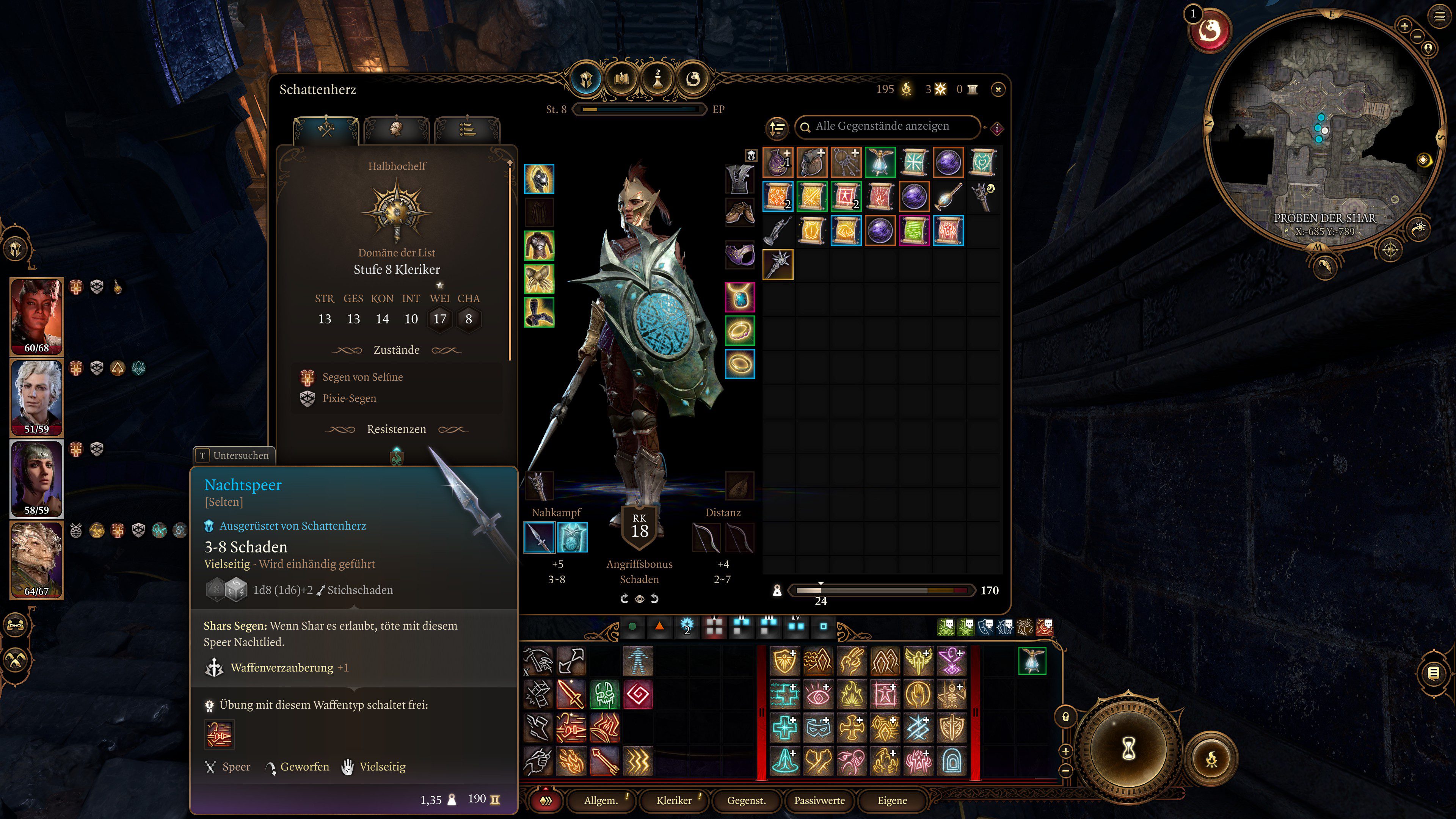This screenshot has height=819, width=1456.
Task: Open the character details tab with head icon
Action: (x=396, y=129)
